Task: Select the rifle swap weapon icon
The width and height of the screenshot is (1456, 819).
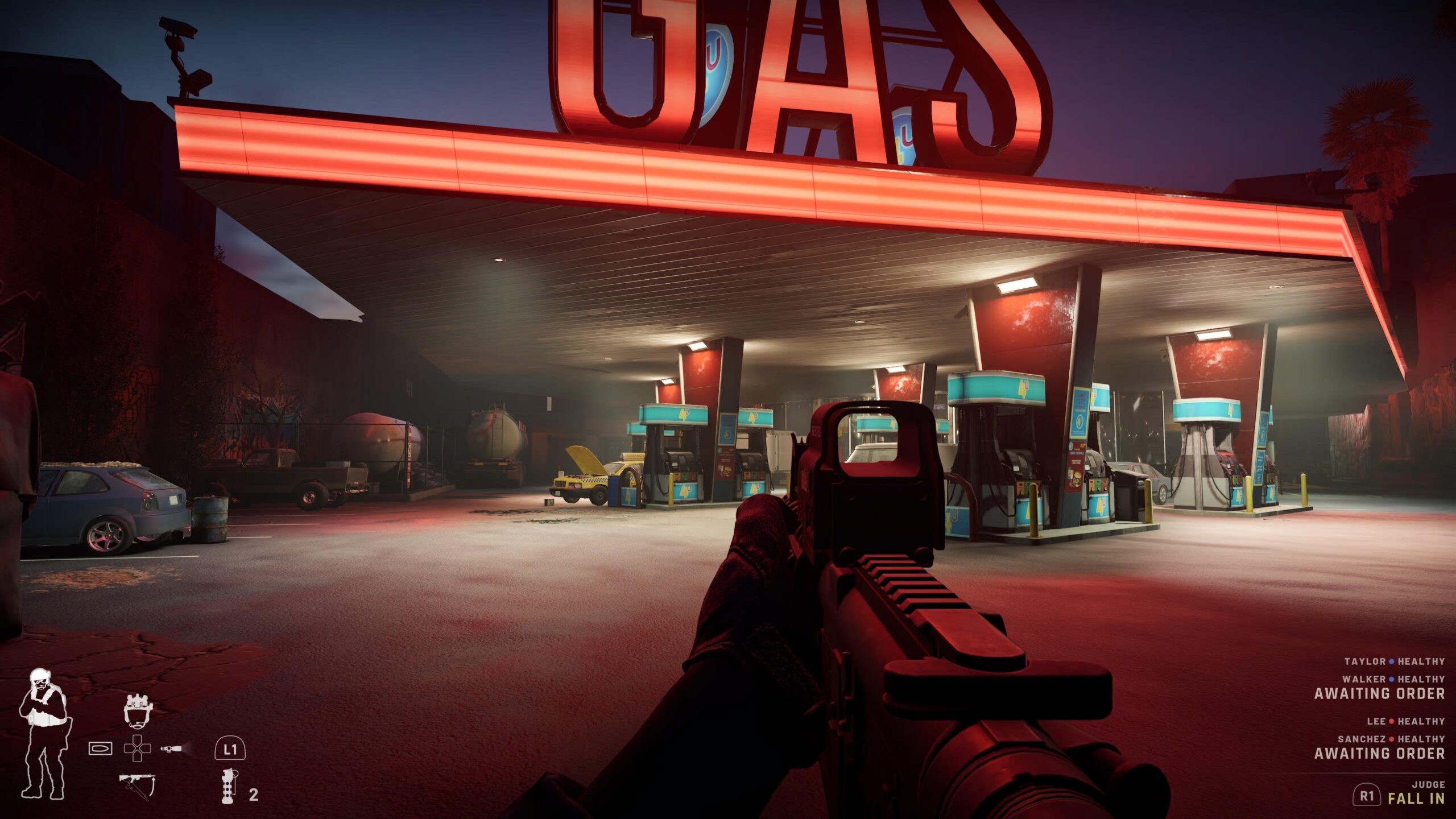Action: tap(136, 786)
